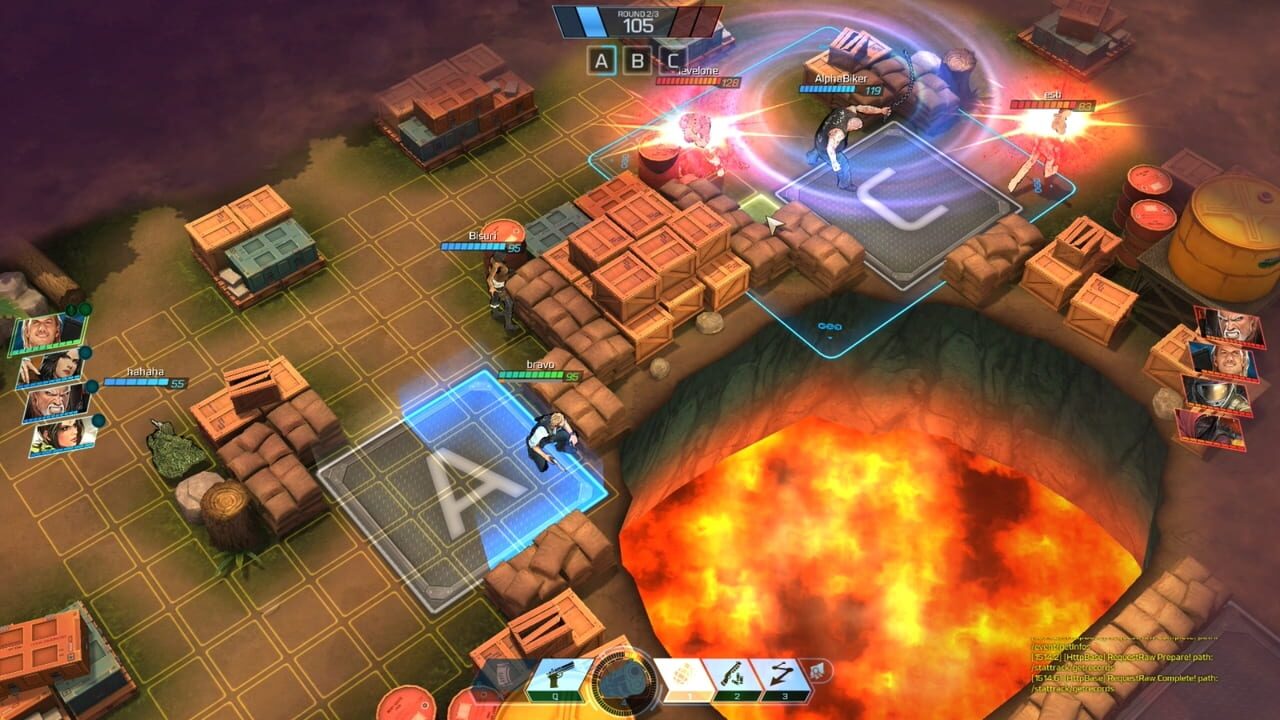Click the ammo magazine icon near the hotbar
Screen dimensions: 1280x720
tap(502, 673)
